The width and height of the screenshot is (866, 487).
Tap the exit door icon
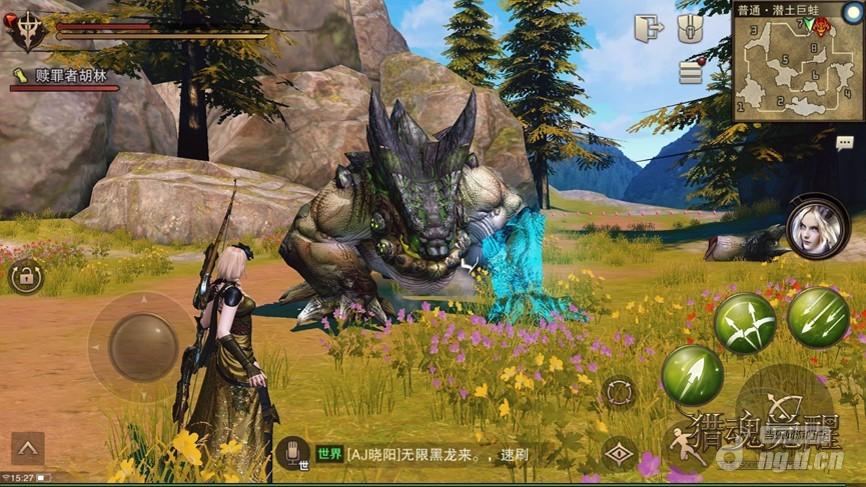click(648, 29)
